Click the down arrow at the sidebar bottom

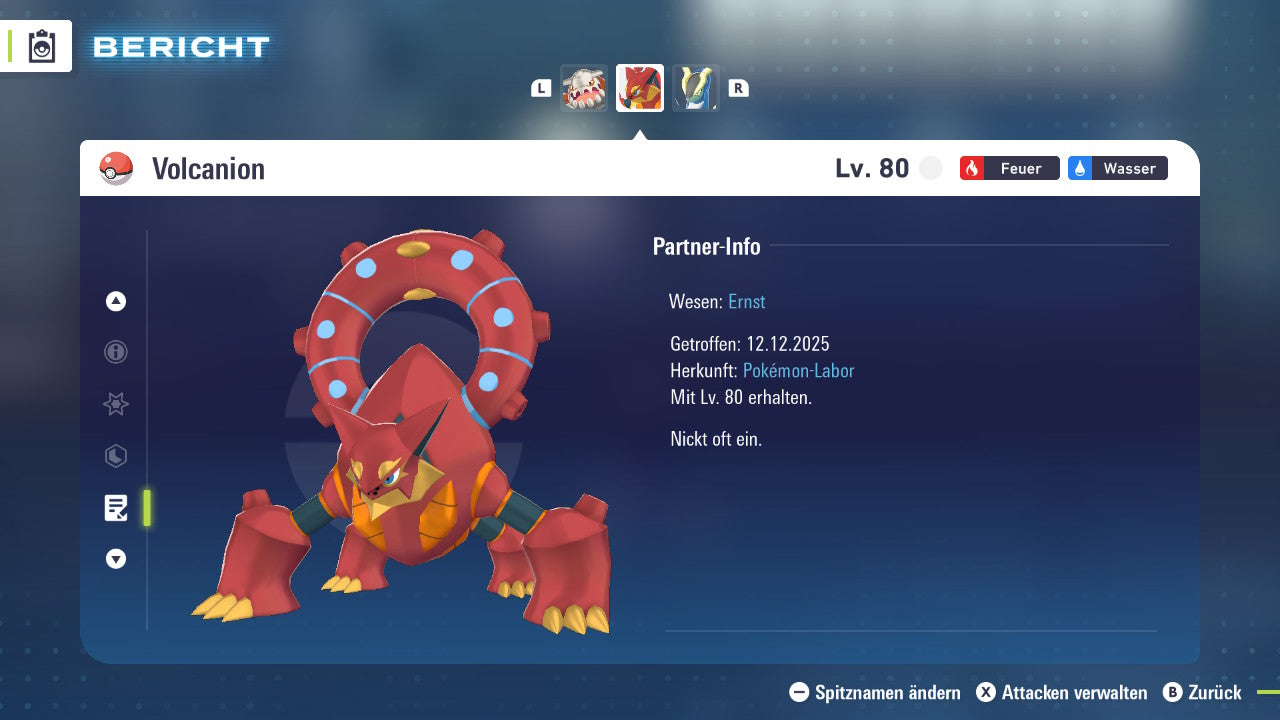pos(115,559)
